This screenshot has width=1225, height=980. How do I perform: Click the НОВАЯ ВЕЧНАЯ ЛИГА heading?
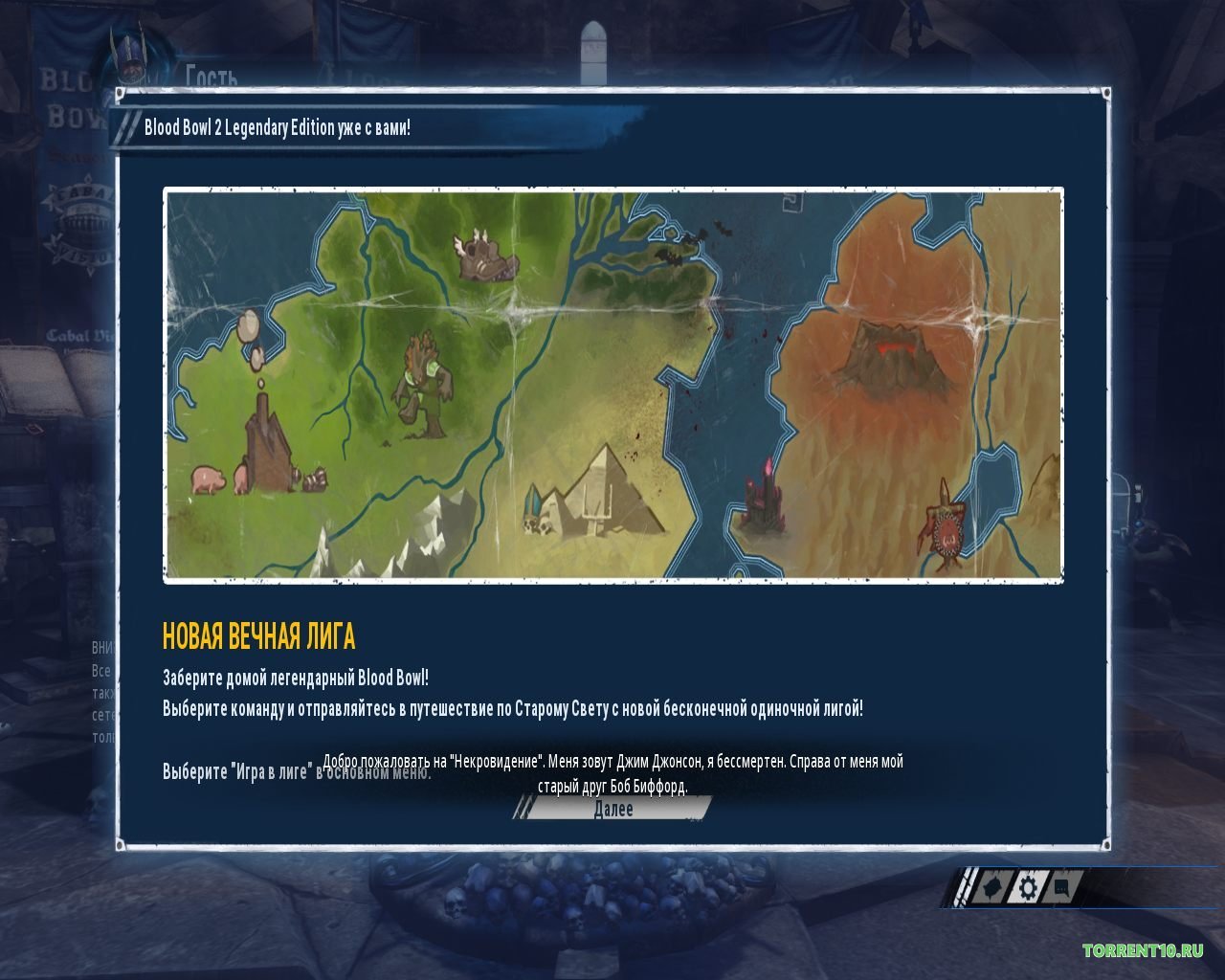coord(258,634)
